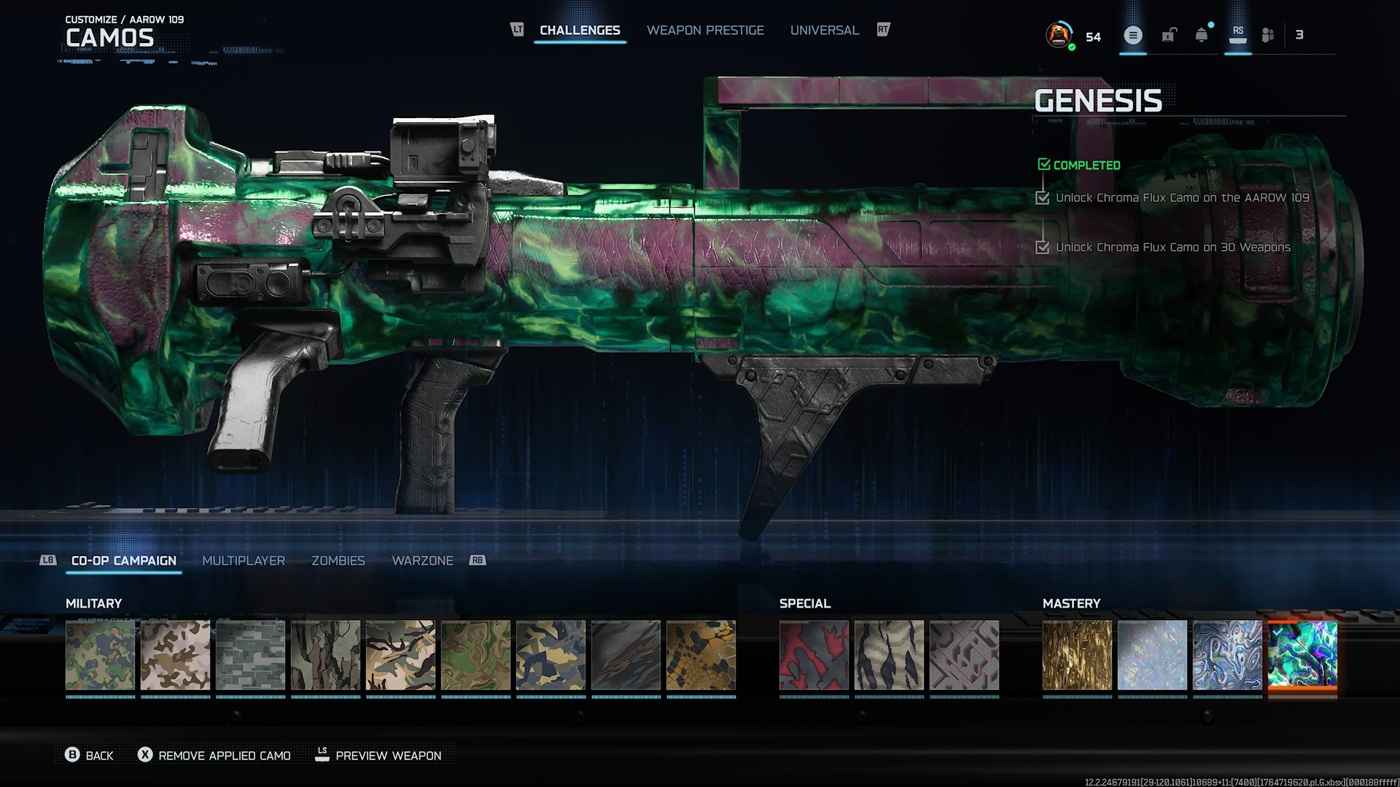Select the tan tiger stripe Special camo
Image resolution: width=1400 pixels, height=787 pixels.
[889, 655]
